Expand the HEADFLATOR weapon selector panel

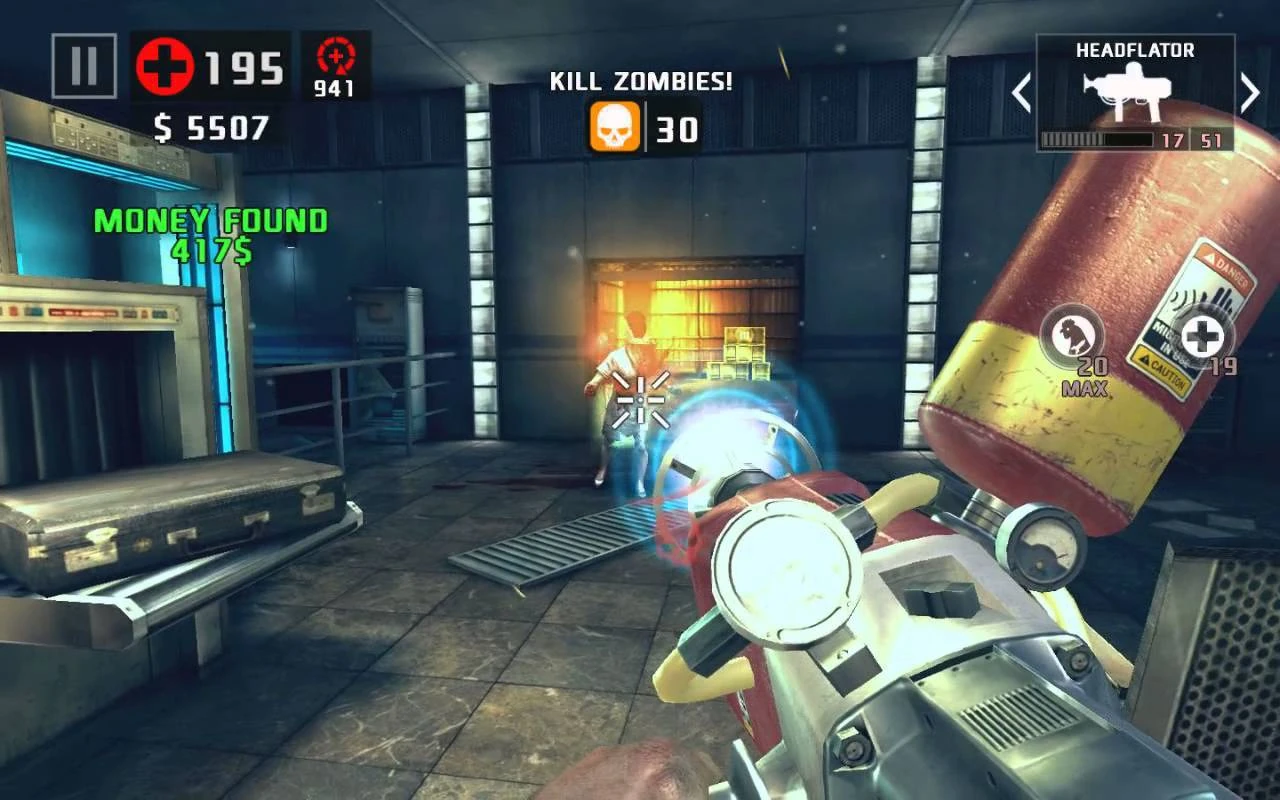[x=1137, y=90]
